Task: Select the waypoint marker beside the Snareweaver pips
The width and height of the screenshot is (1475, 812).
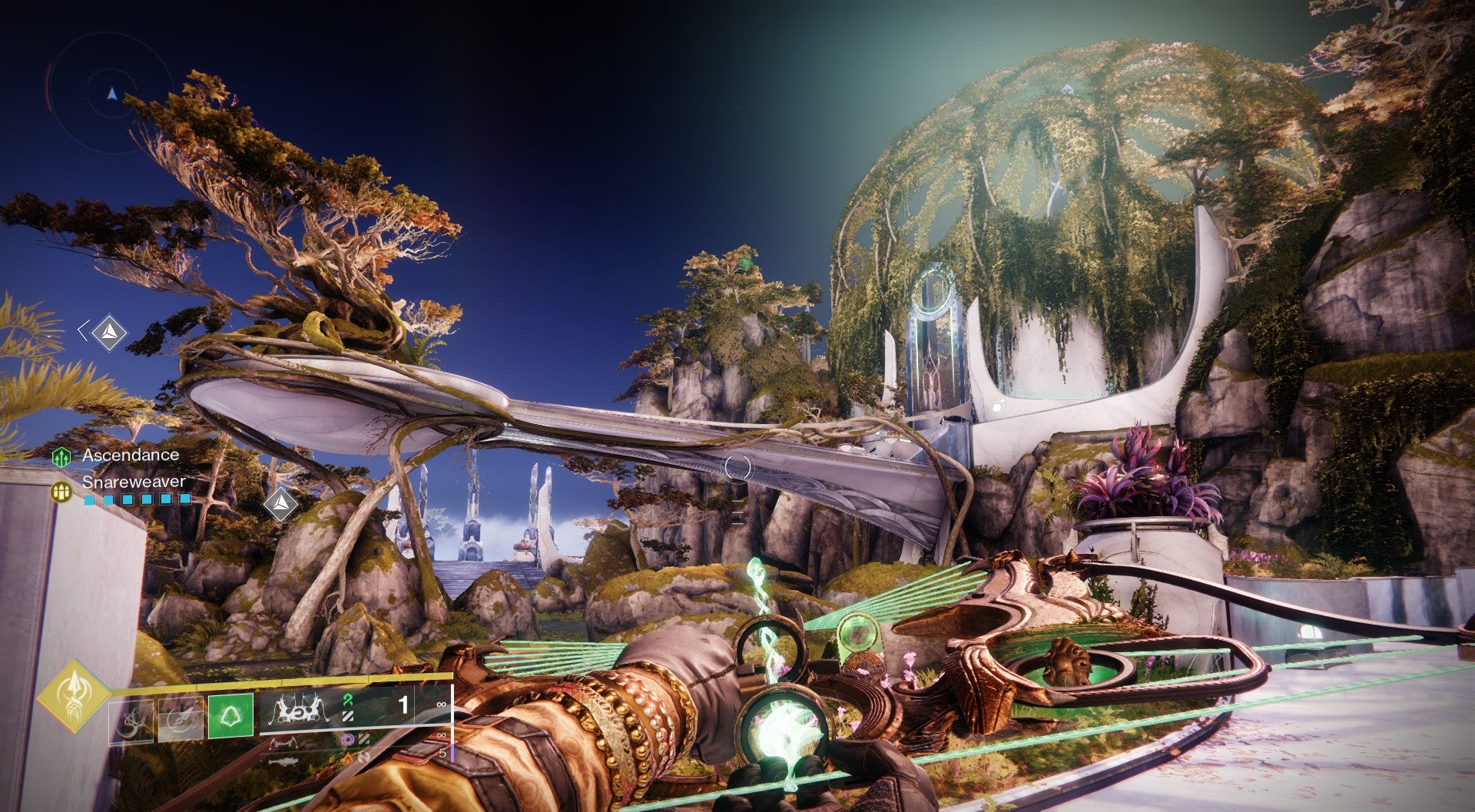Action: point(280,503)
